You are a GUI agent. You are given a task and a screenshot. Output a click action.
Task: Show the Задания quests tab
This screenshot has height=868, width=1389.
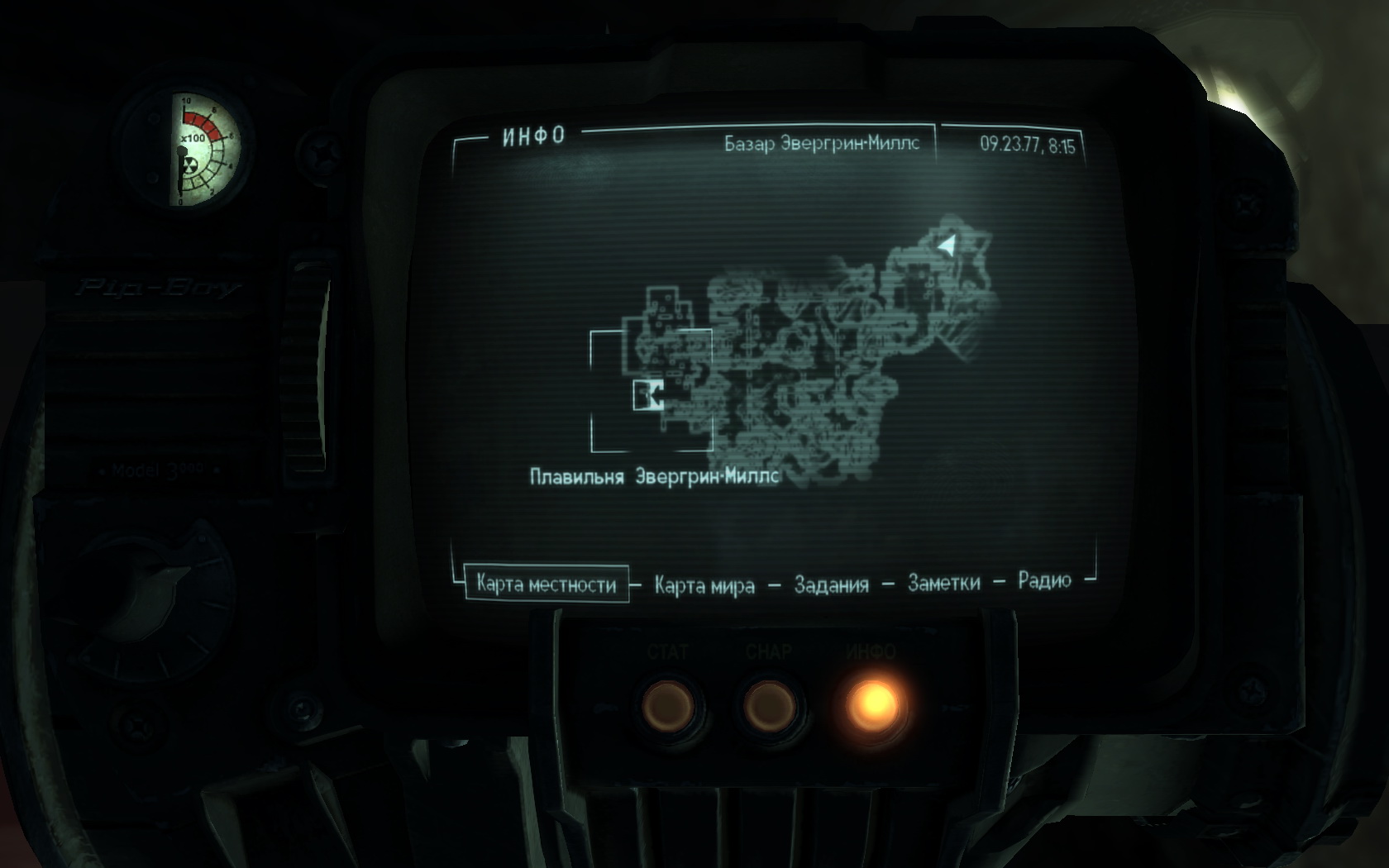[x=831, y=584]
